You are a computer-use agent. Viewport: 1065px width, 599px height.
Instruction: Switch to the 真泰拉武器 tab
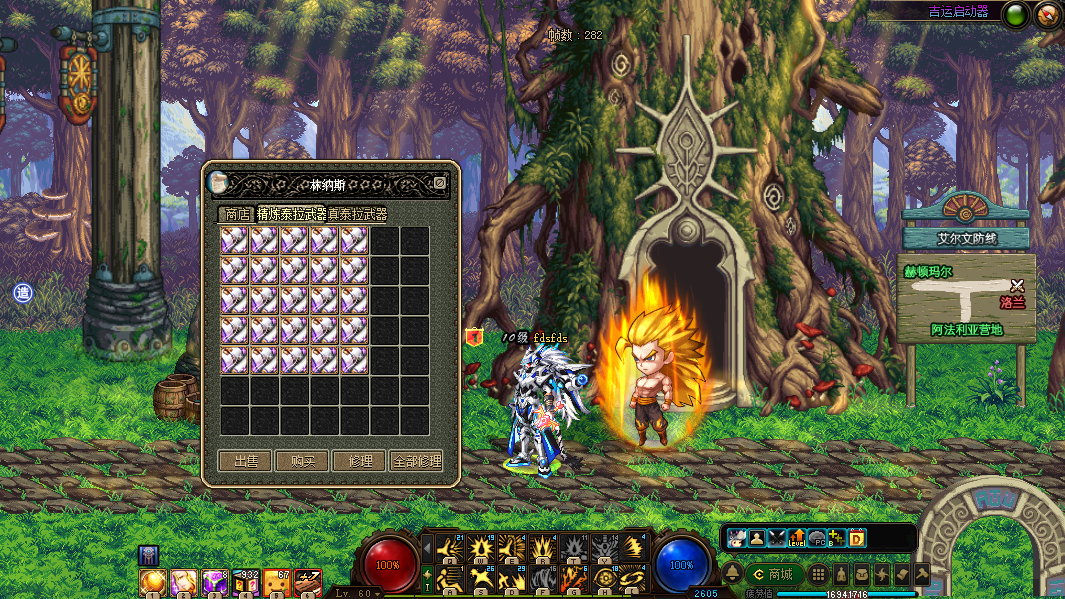tap(358, 214)
